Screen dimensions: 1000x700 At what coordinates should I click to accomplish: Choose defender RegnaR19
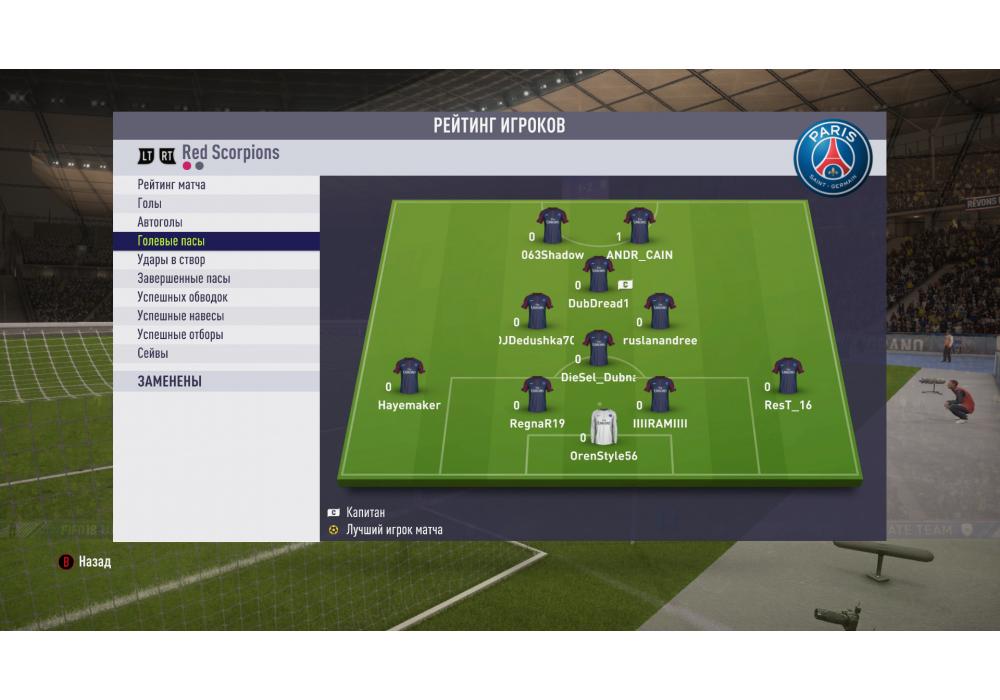[537, 395]
